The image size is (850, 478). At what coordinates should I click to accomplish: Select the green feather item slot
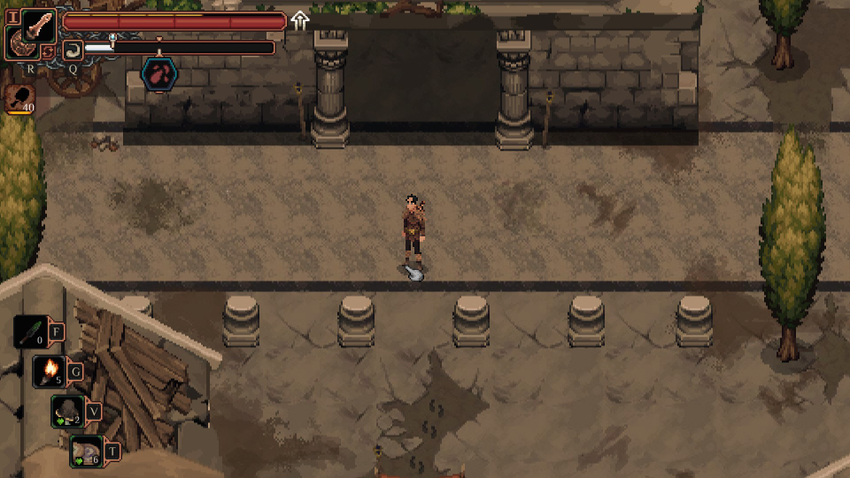(x=30, y=331)
